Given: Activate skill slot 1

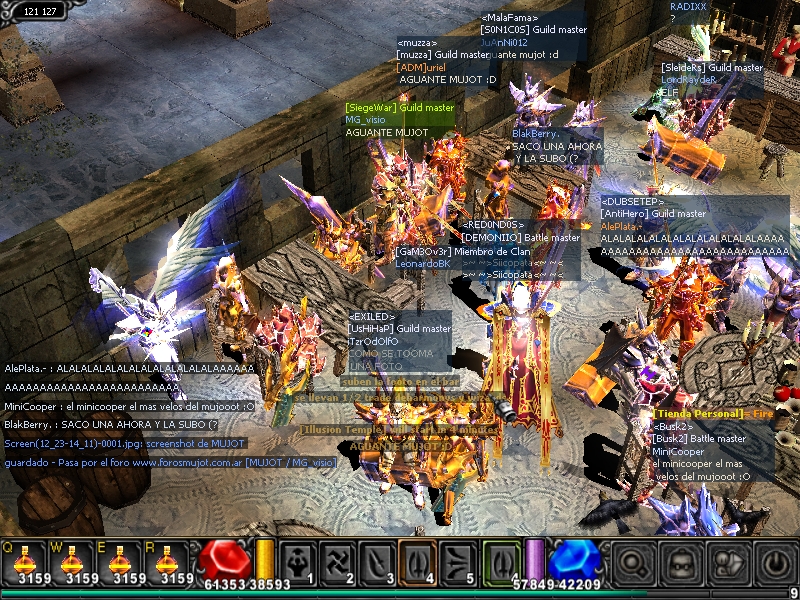Looking at the screenshot, I should 298,562.
